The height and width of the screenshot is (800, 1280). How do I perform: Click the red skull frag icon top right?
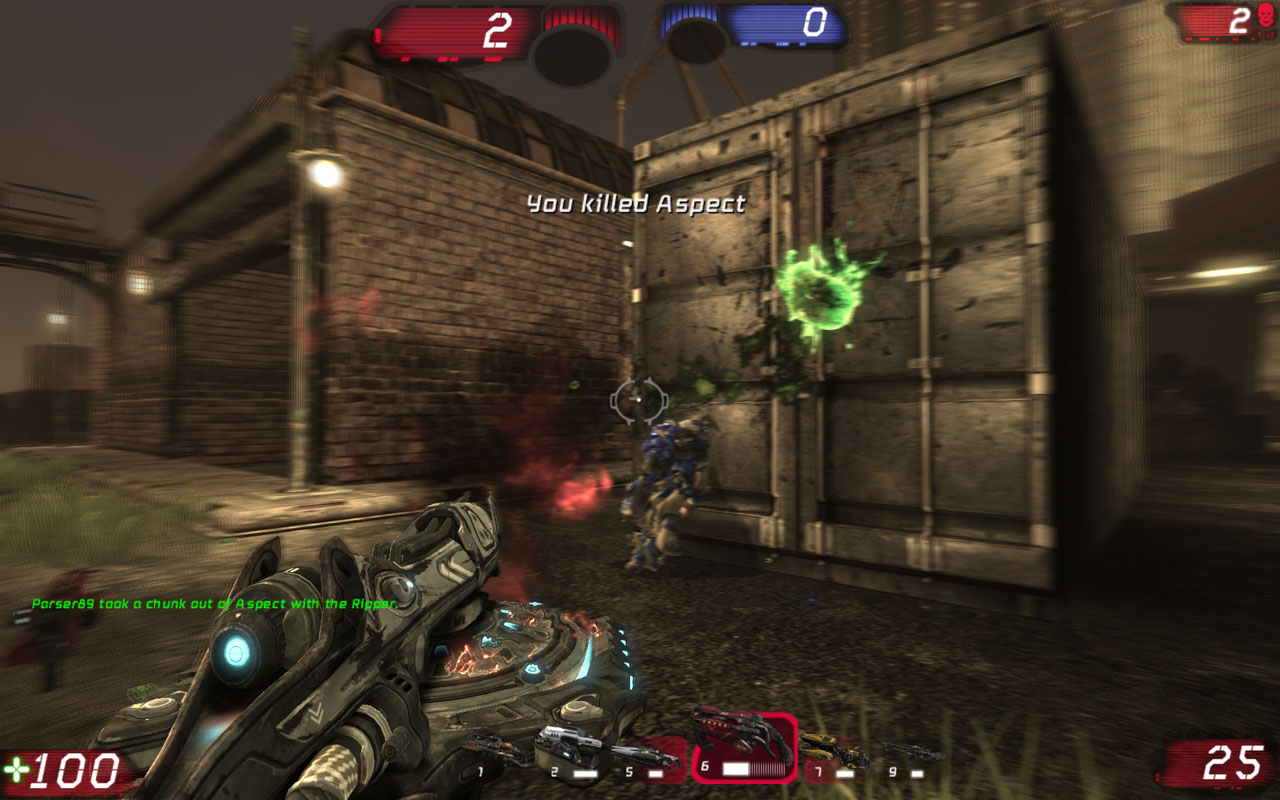(x=1265, y=14)
